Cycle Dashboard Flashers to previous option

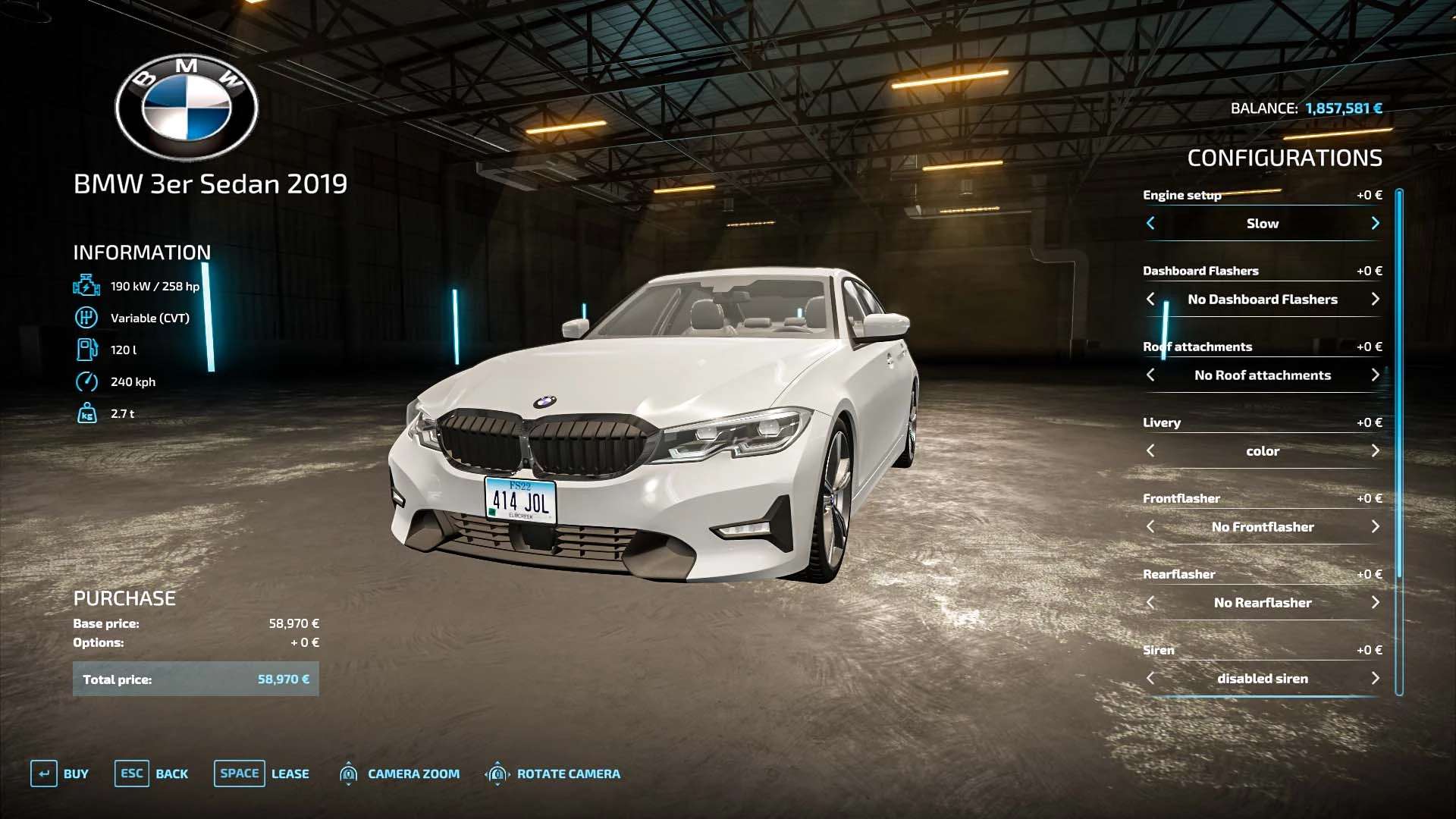[x=1150, y=299]
